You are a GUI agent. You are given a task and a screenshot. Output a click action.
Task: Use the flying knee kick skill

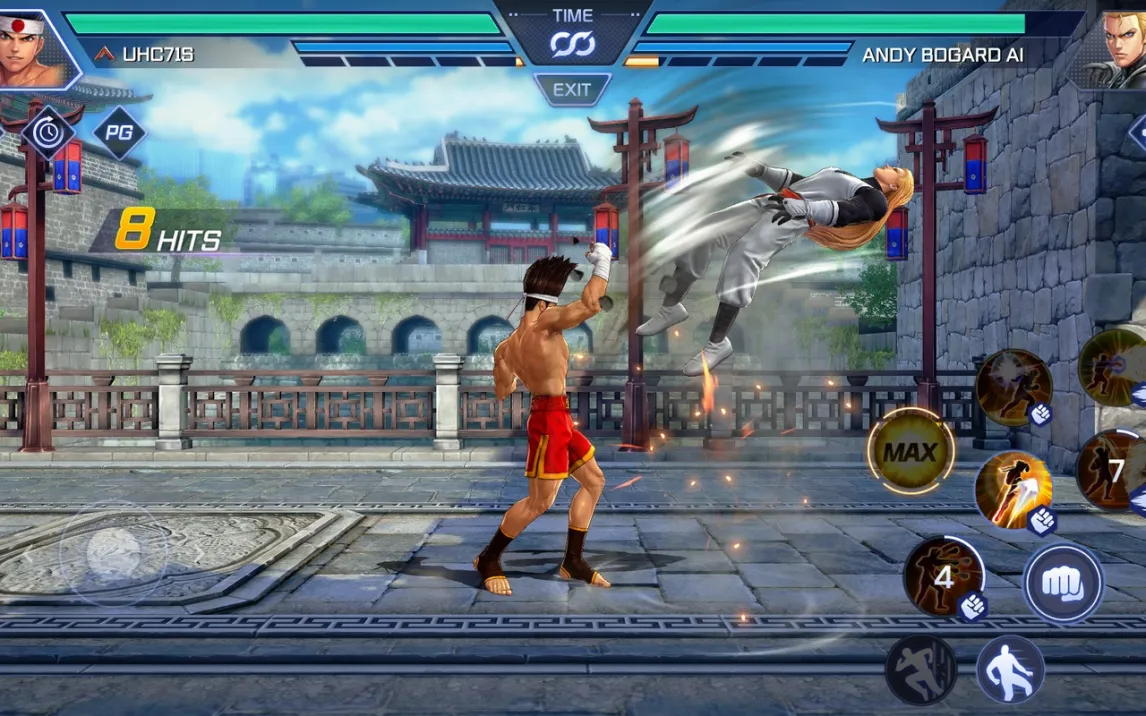click(1013, 490)
